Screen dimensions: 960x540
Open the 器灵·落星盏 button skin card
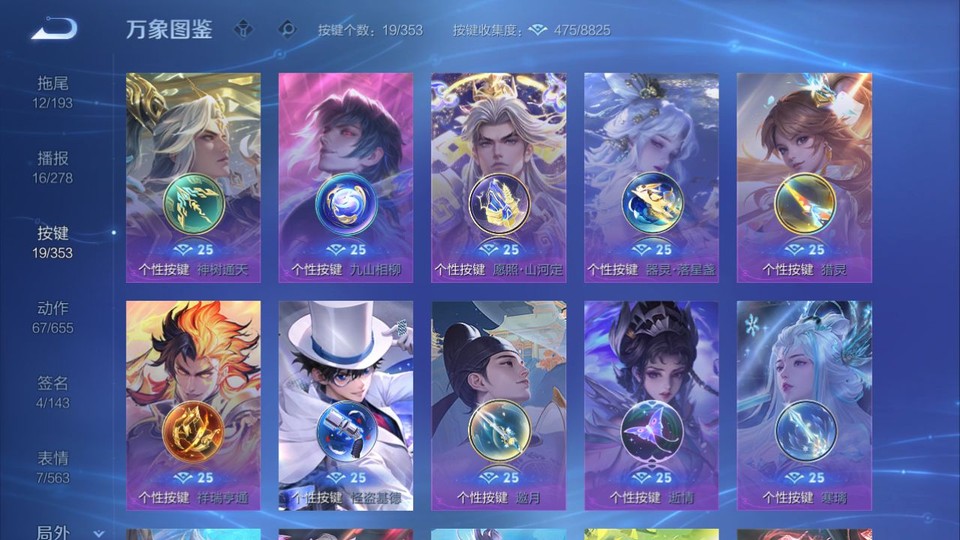coord(651,178)
